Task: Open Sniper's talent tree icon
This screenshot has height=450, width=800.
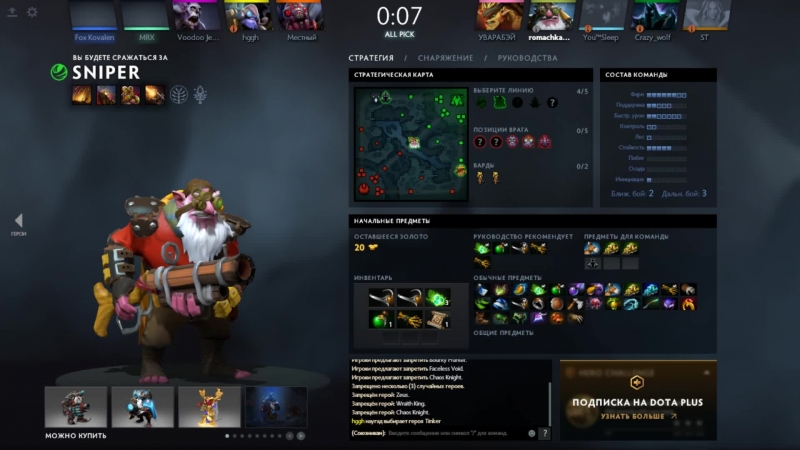Action: [x=179, y=95]
